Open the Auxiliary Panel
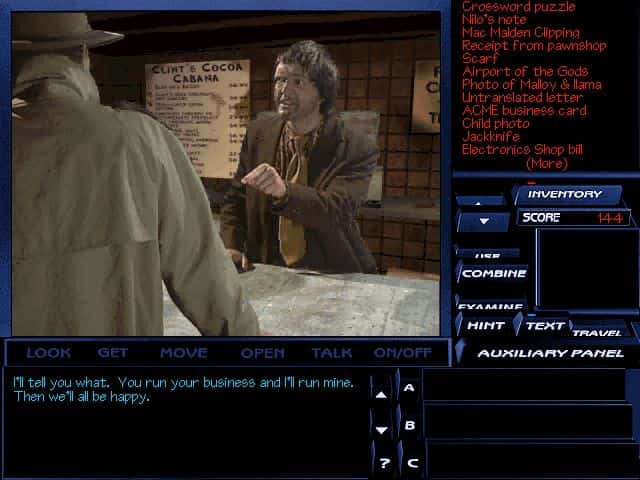The image size is (640, 480). [550, 352]
